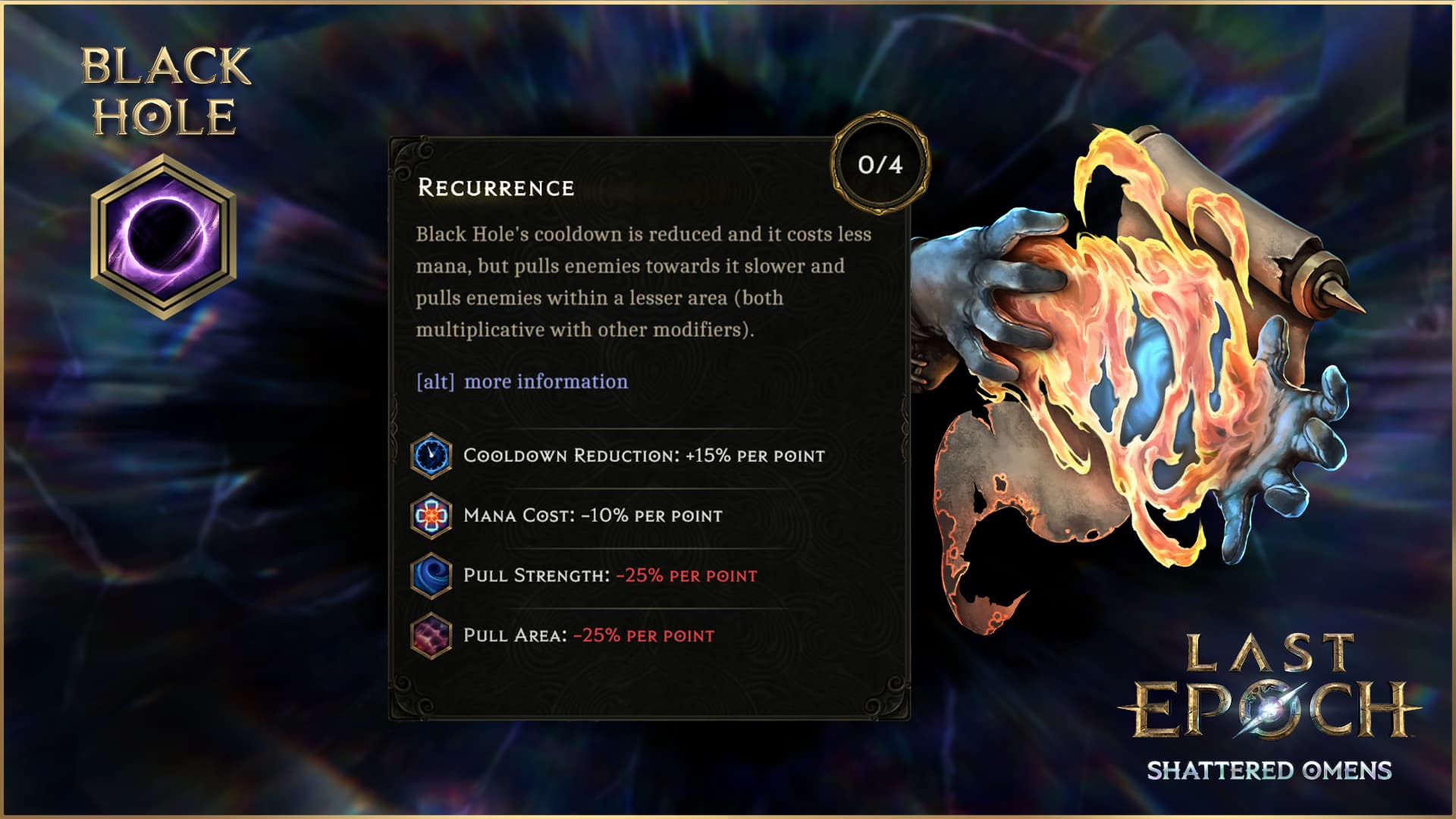The width and height of the screenshot is (1456, 819).
Task: Click the Cooldown Reduction clock icon
Action: tap(431, 455)
